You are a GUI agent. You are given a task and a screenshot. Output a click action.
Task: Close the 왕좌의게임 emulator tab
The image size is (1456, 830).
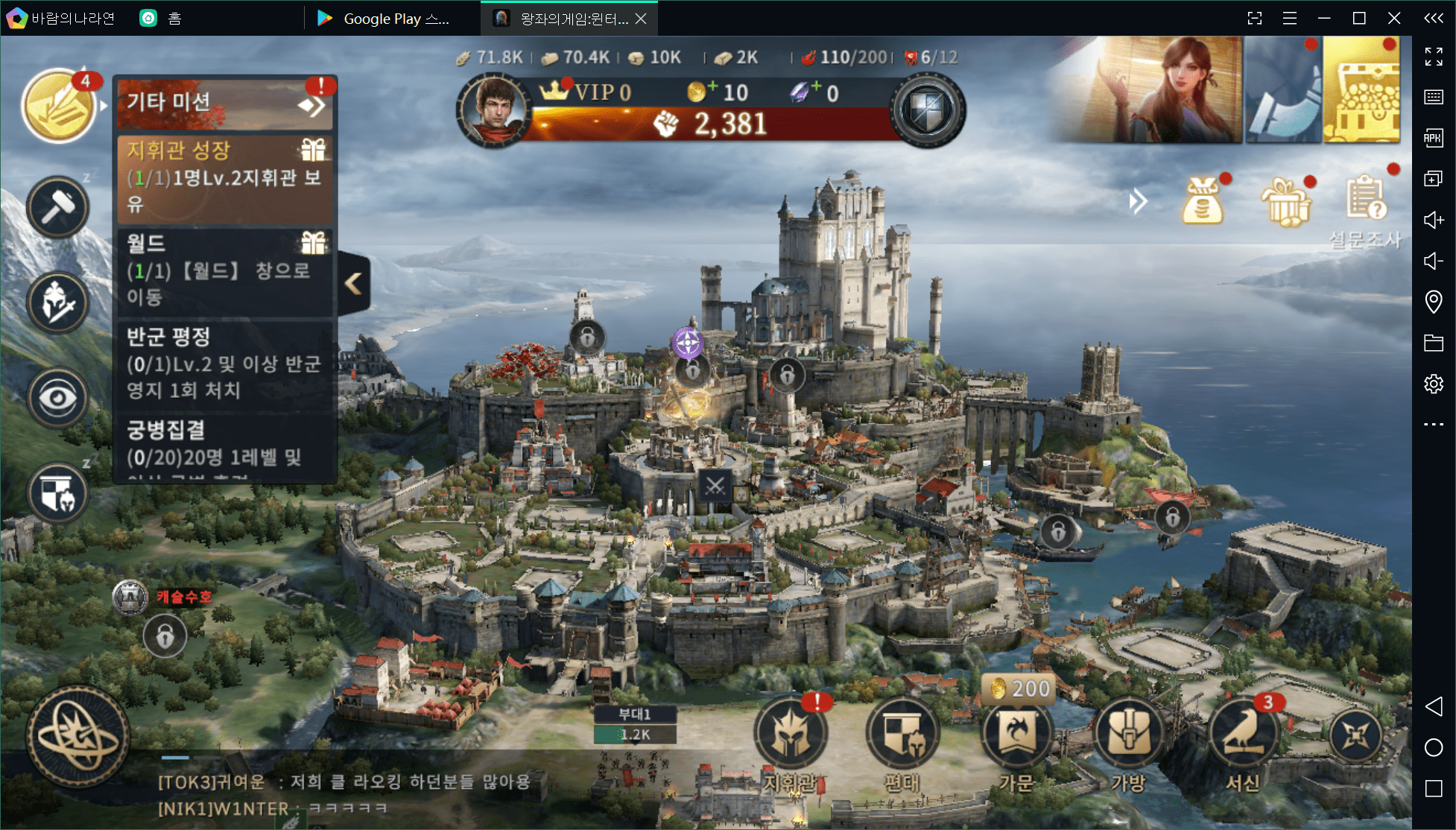click(x=641, y=19)
